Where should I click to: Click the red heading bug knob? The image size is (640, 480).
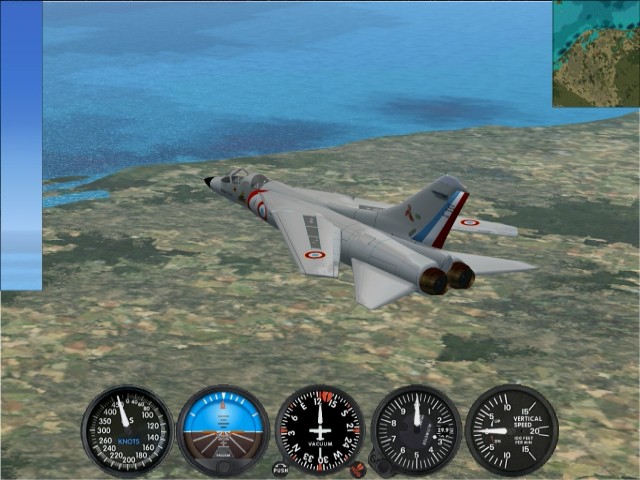(357, 468)
